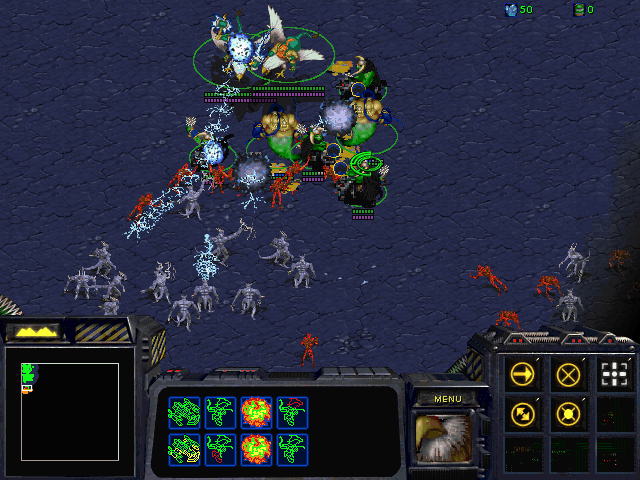Open the game MENU
The width and height of the screenshot is (640, 480).
click(447, 398)
